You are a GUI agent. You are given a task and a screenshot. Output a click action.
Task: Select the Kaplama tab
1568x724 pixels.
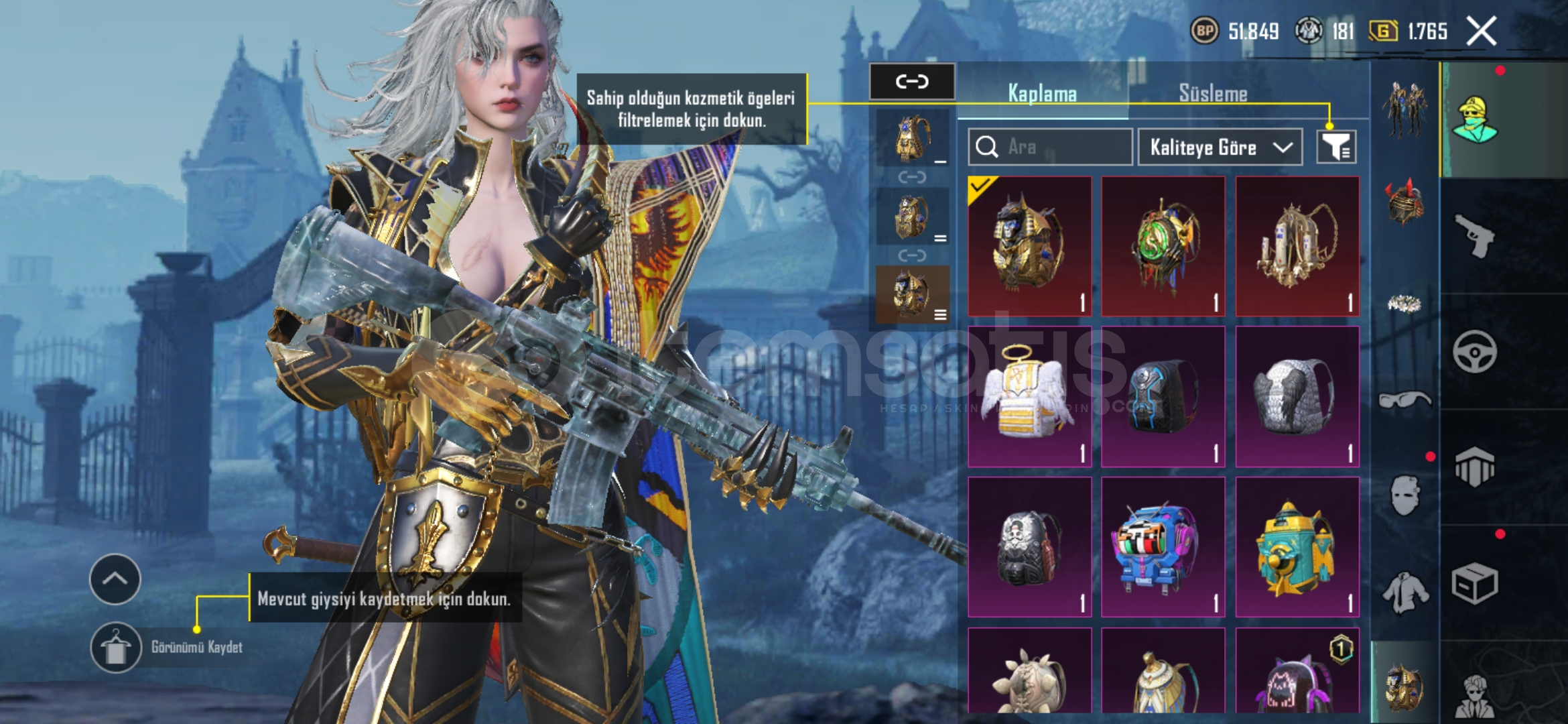1042,94
